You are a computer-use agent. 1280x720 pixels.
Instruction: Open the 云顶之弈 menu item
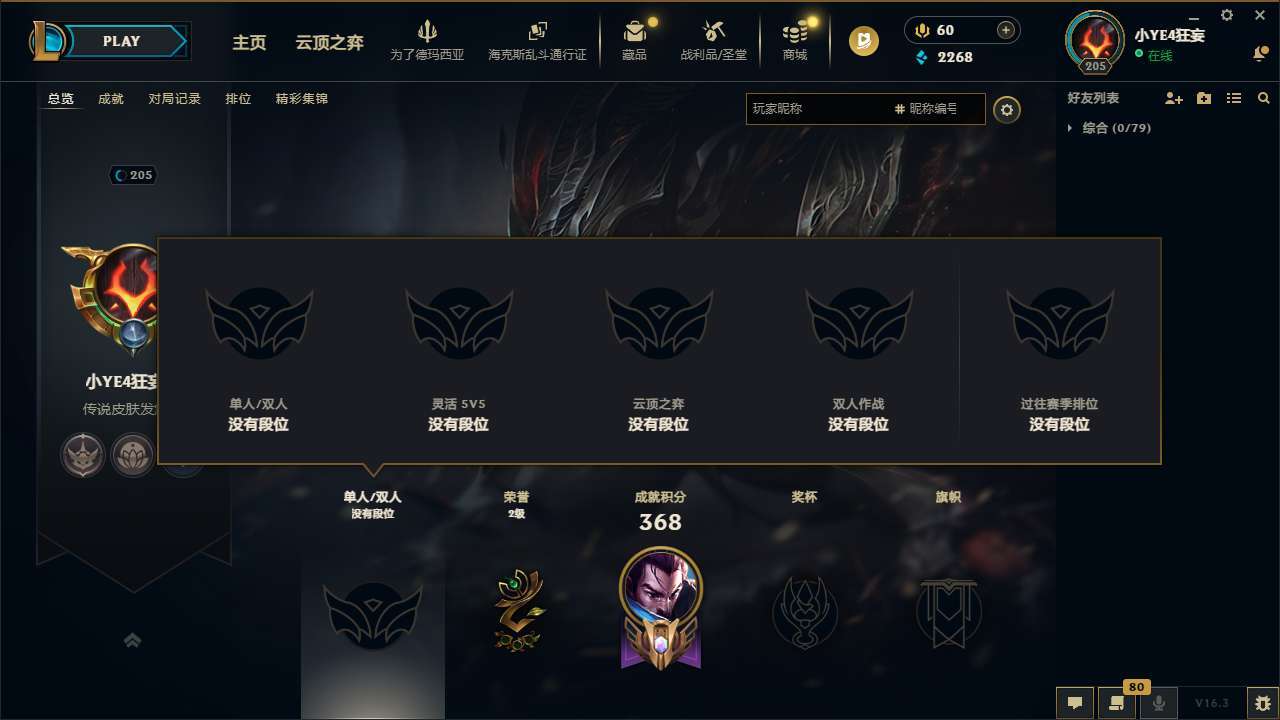pyautogui.click(x=328, y=42)
